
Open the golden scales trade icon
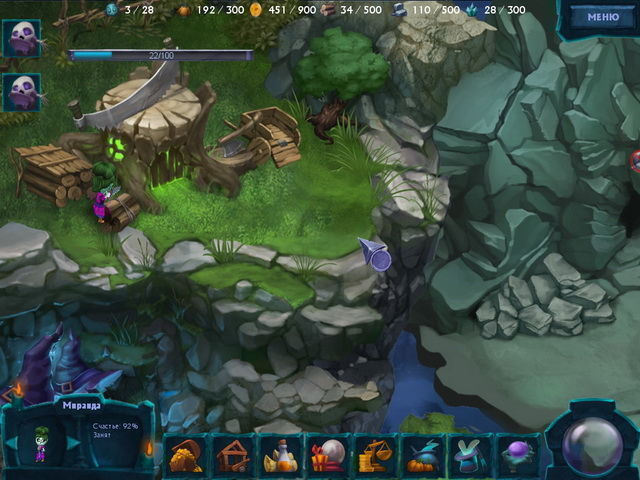[x=375, y=457]
